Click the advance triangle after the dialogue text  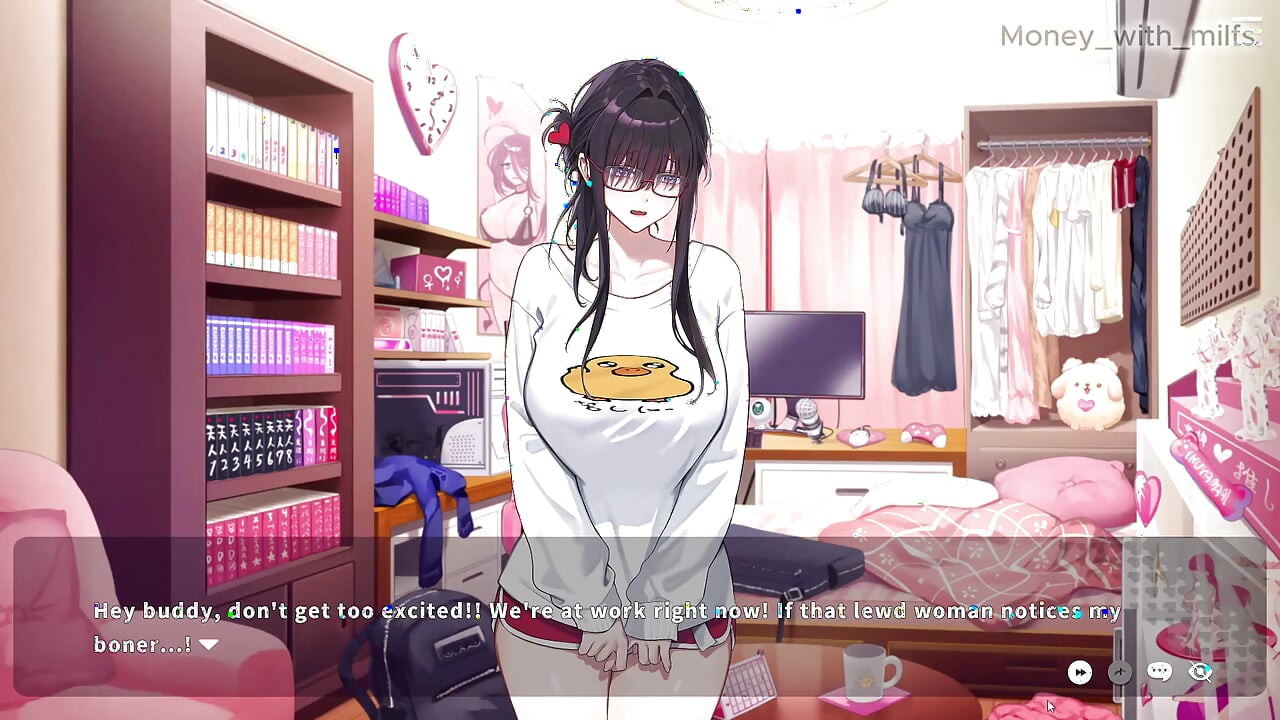(208, 645)
